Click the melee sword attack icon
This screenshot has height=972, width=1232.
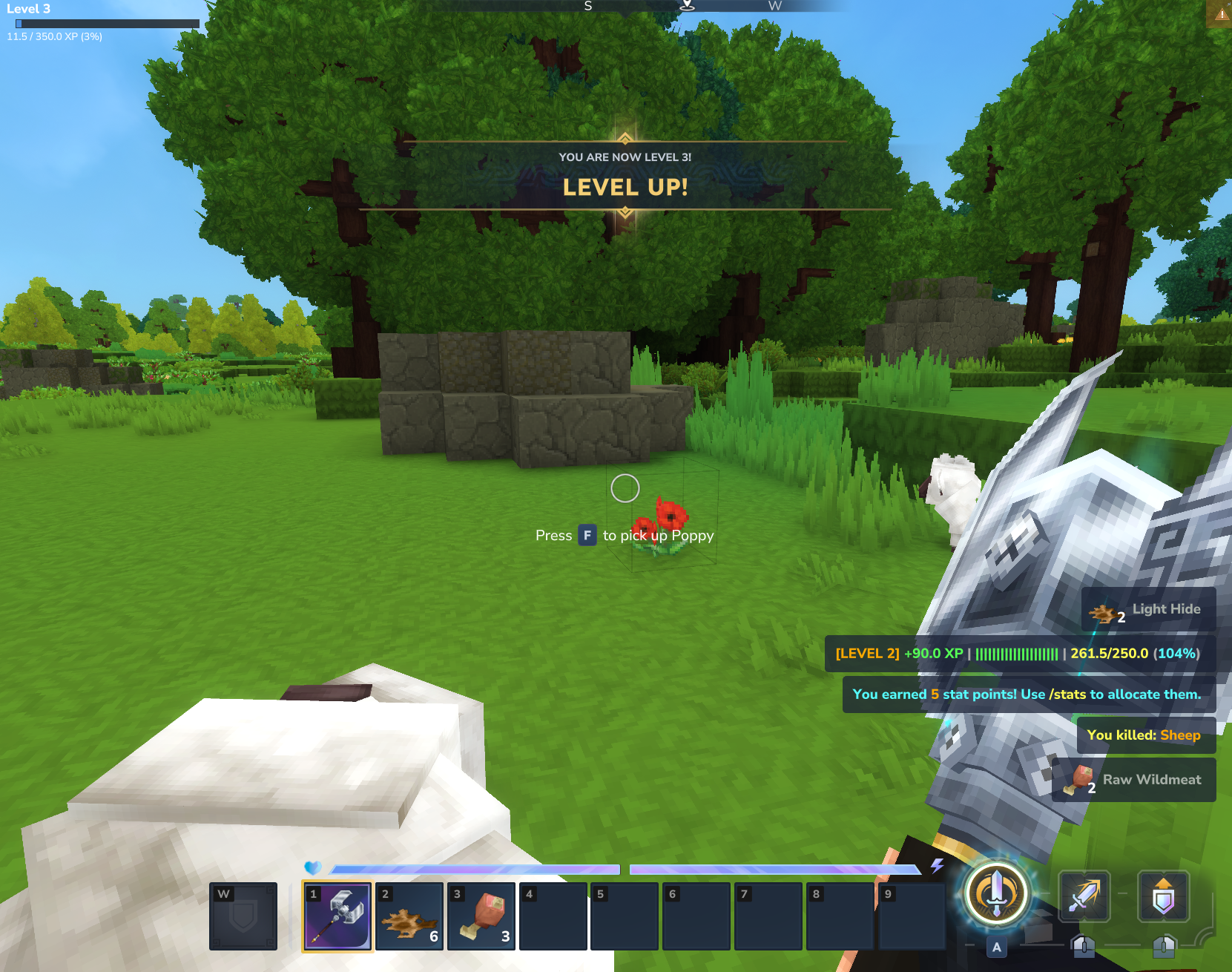tap(1084, 896)
